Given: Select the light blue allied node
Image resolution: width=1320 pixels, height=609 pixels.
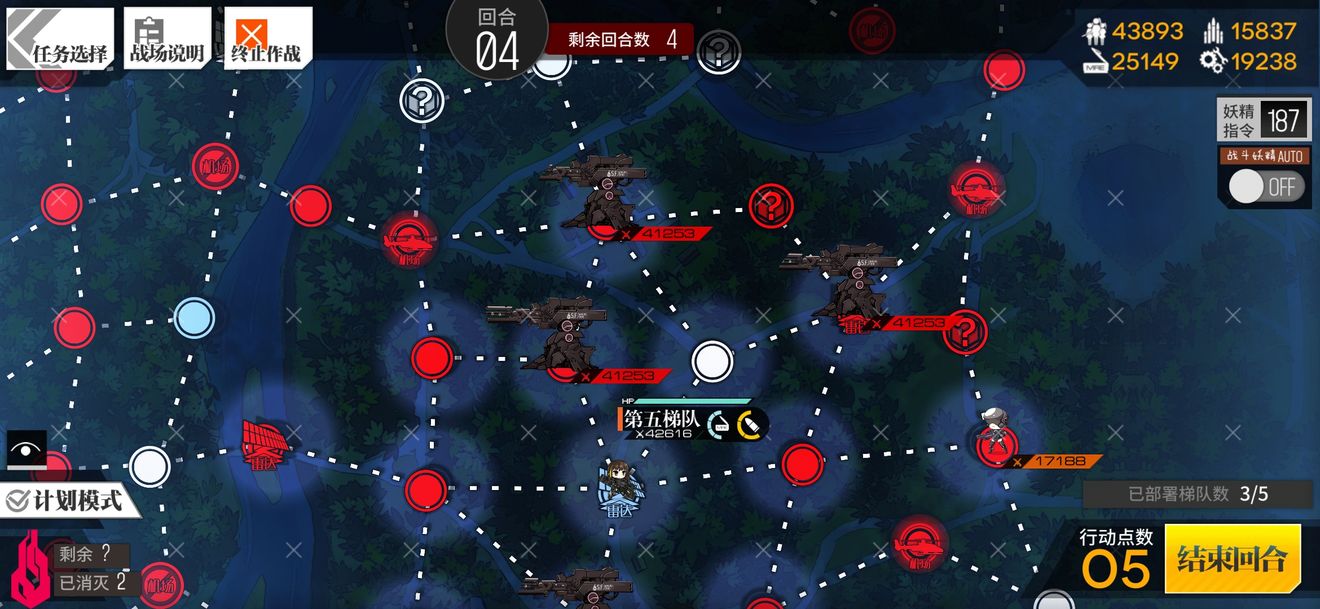Looking at the screenshot, I should coord(194,318).
